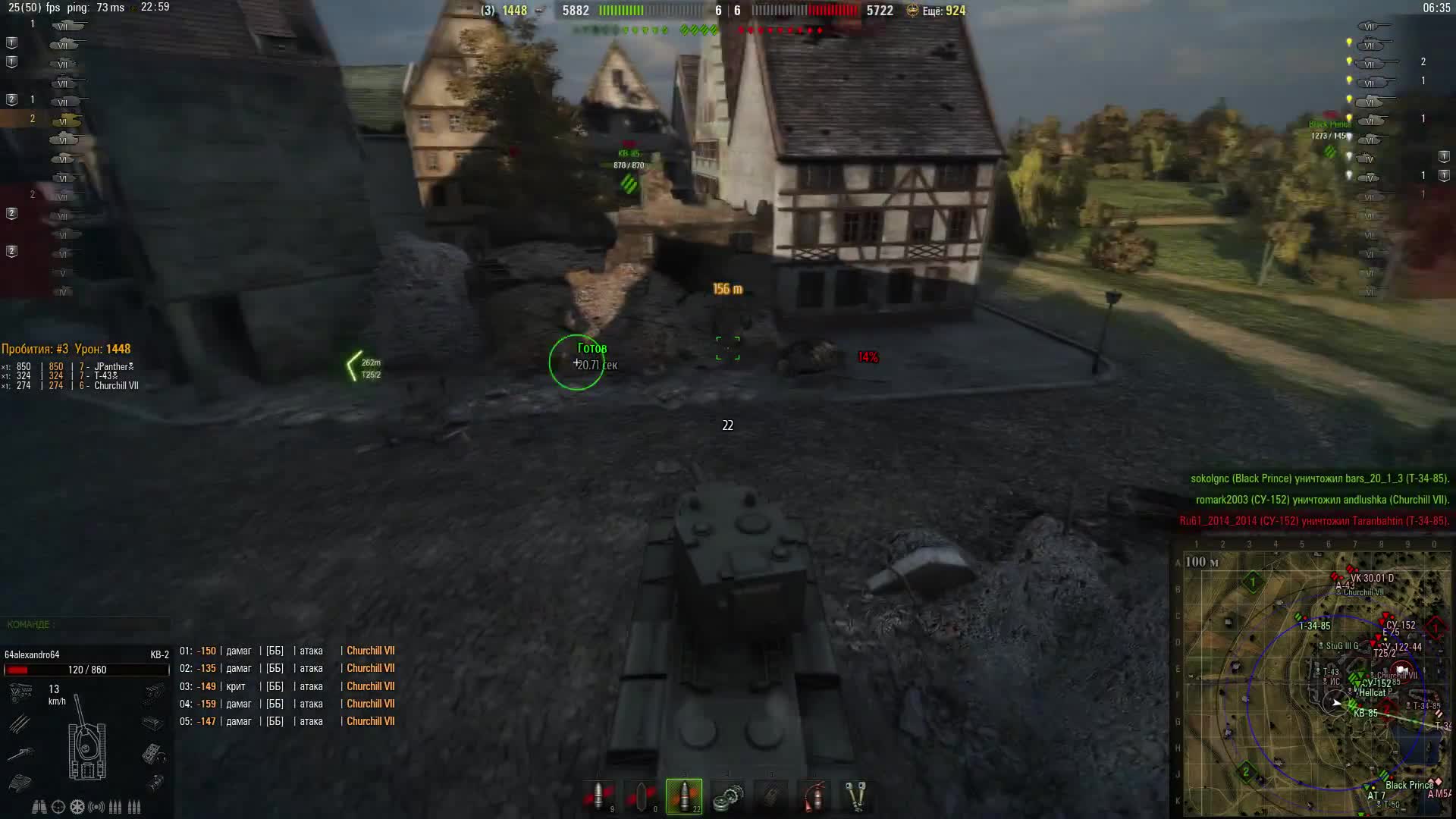Viewport: 1456px width, 819px height.
Task: Click the gun module icon on the damage panel
Action: click(x=22, y=753)
